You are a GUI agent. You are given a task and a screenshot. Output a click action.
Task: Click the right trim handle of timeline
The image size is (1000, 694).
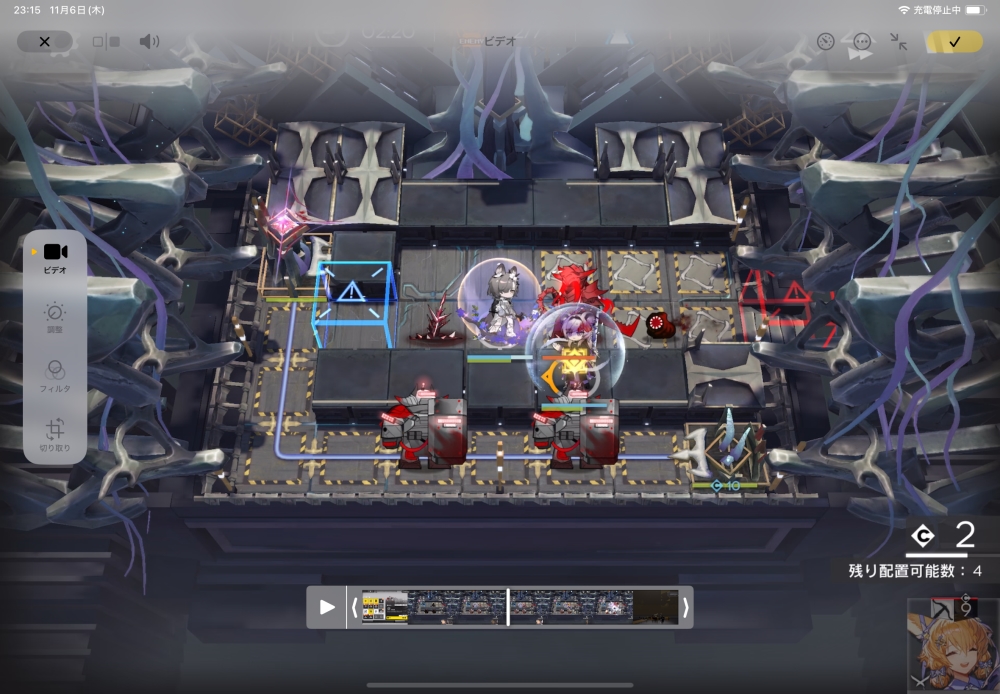tap(685, 607)
